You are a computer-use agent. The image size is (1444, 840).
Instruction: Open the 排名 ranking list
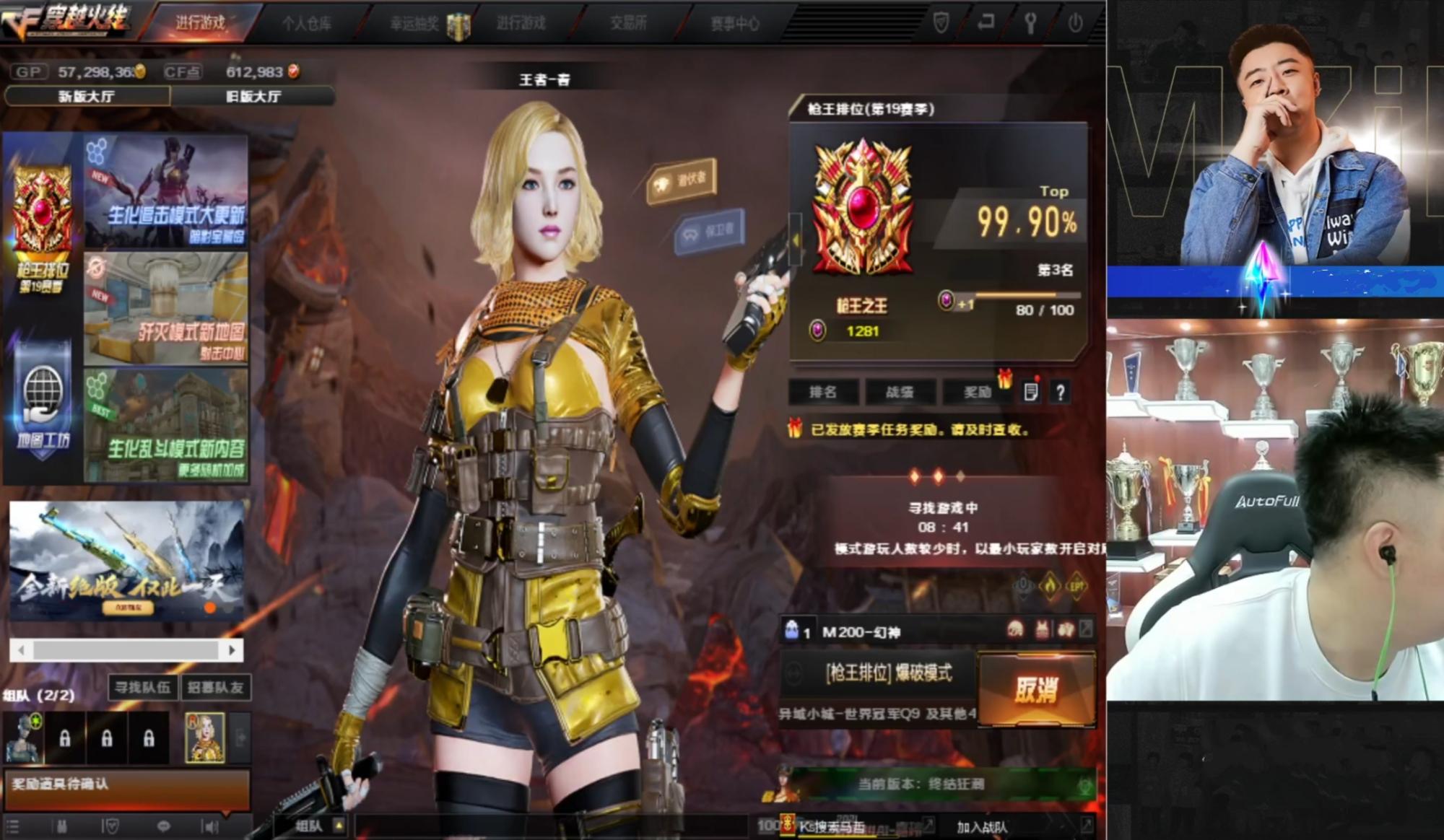coord(823,392)
